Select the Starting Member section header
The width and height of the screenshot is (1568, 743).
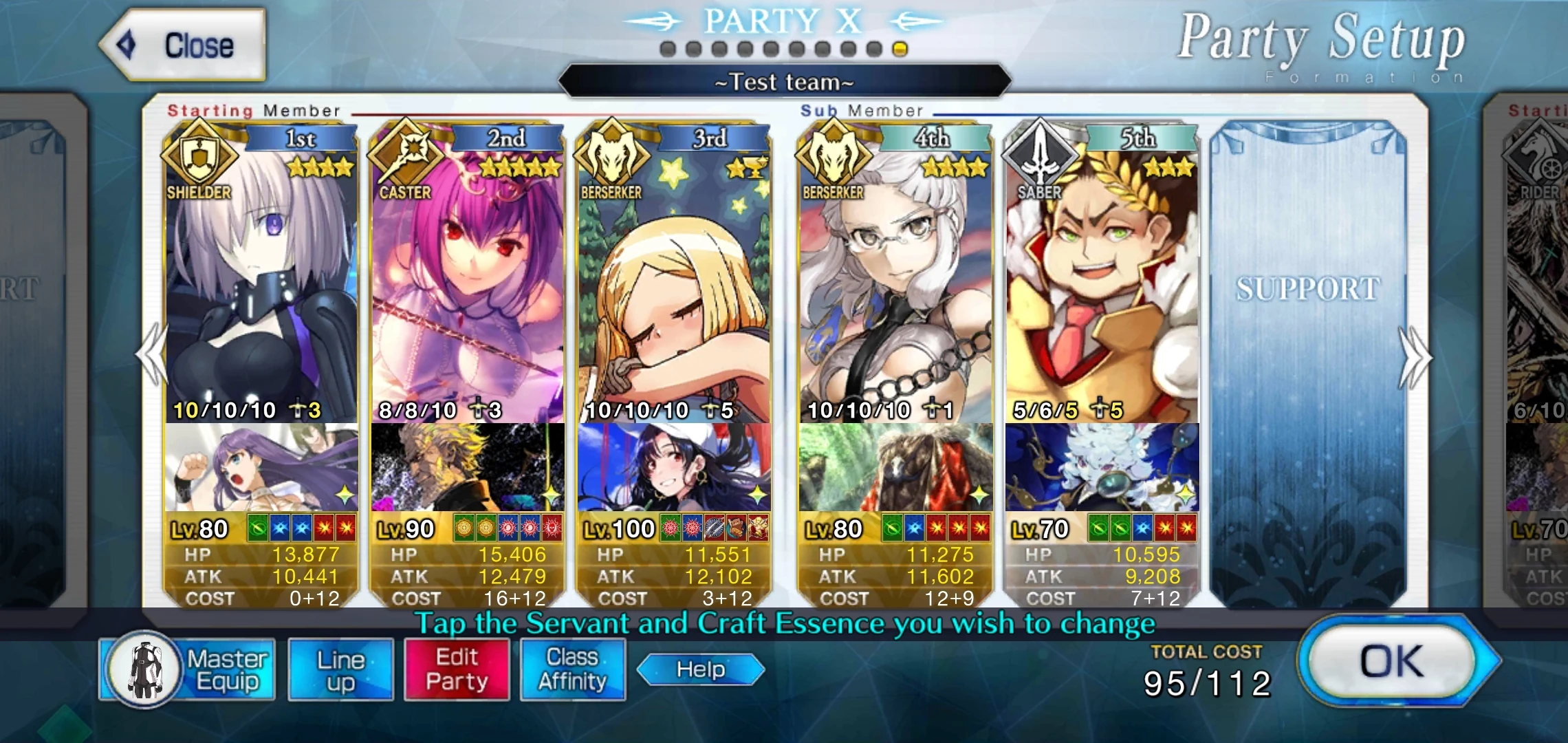(x=254, y=110)
